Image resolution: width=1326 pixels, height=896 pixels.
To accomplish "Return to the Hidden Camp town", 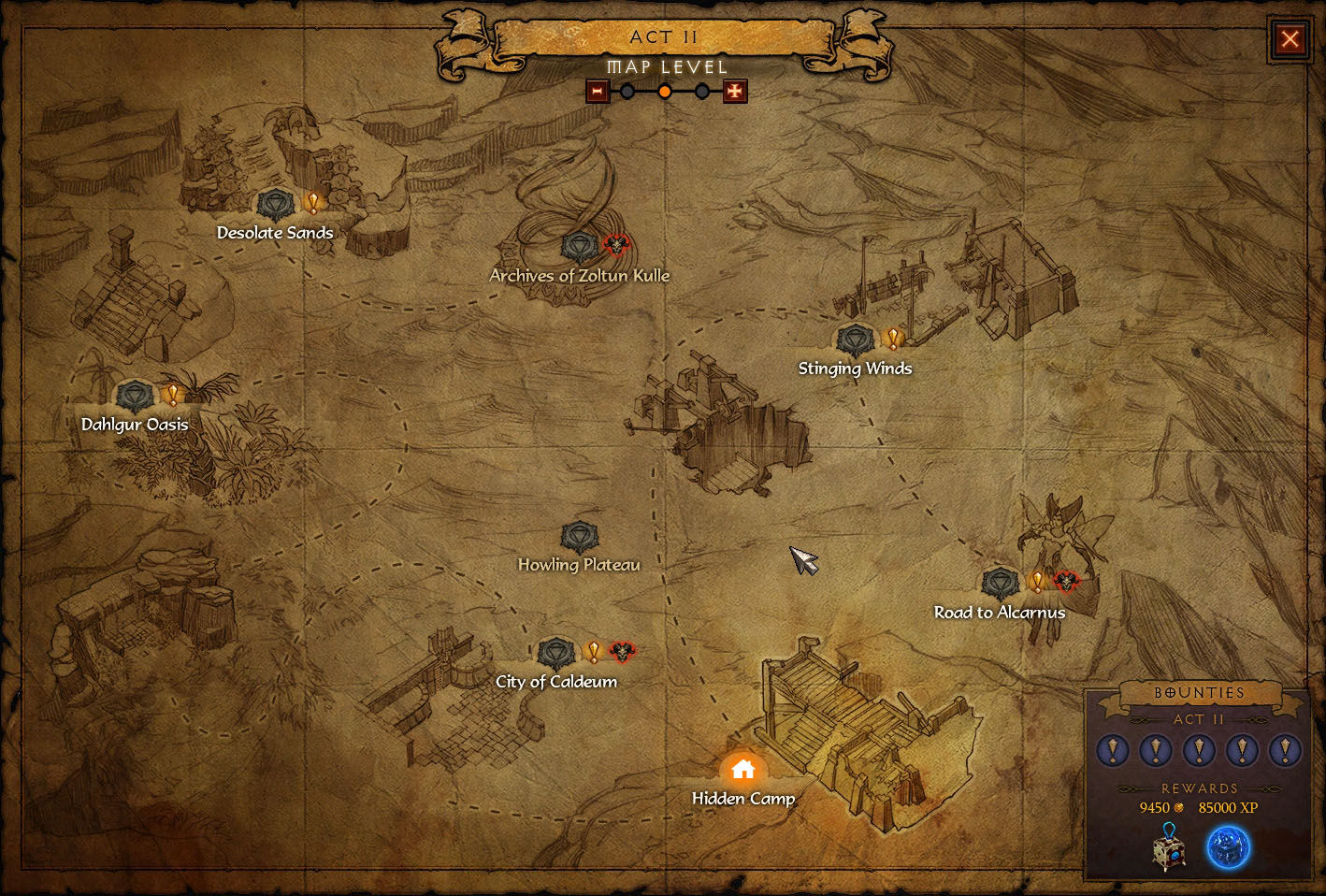I will click(x=743, y=770).
